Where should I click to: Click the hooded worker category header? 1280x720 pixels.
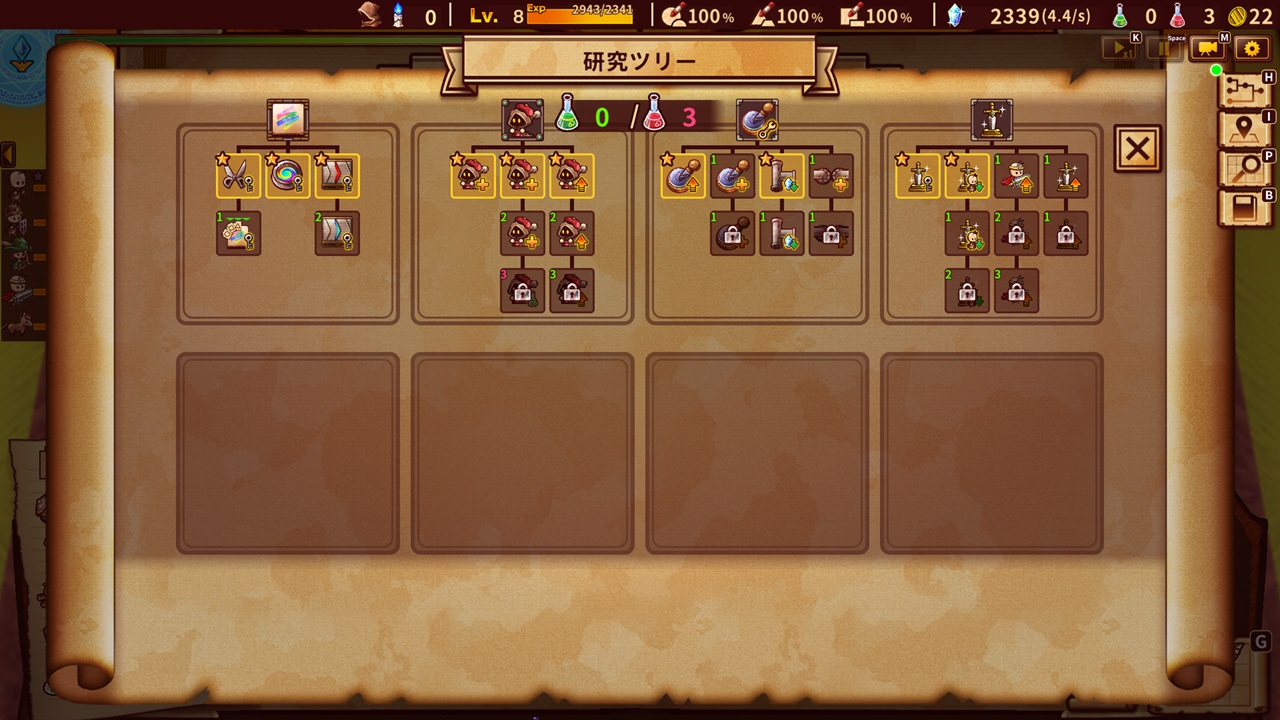[x=522, y=120]
